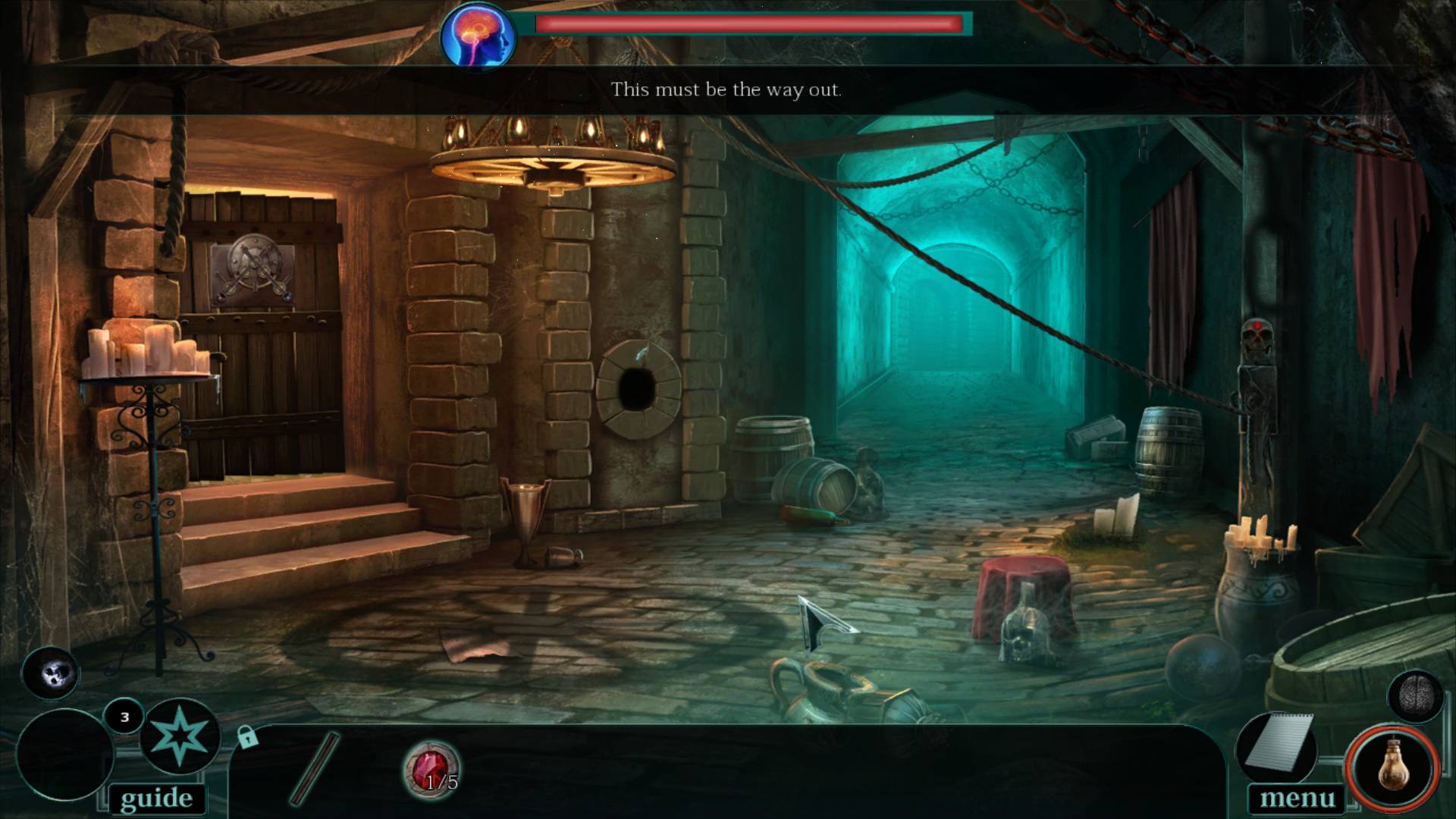Open the game menu

pyautogui.click(x=1297, y=799)
